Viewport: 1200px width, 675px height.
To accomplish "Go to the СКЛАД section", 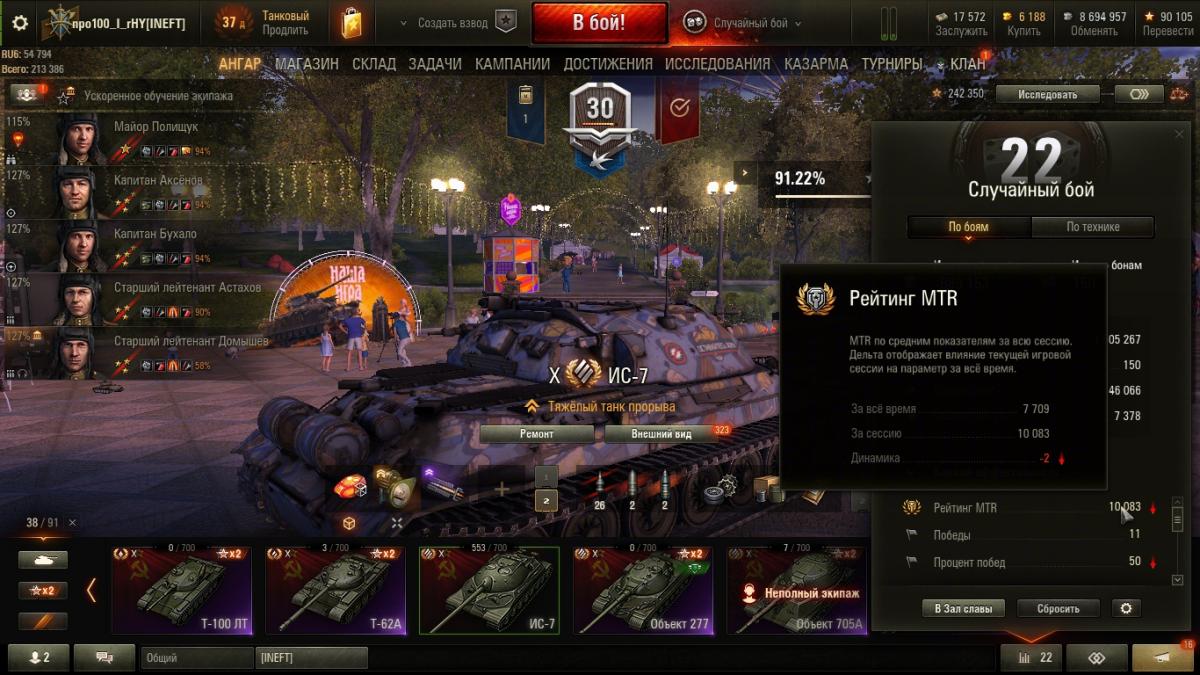I will click(x=374, y=64).
